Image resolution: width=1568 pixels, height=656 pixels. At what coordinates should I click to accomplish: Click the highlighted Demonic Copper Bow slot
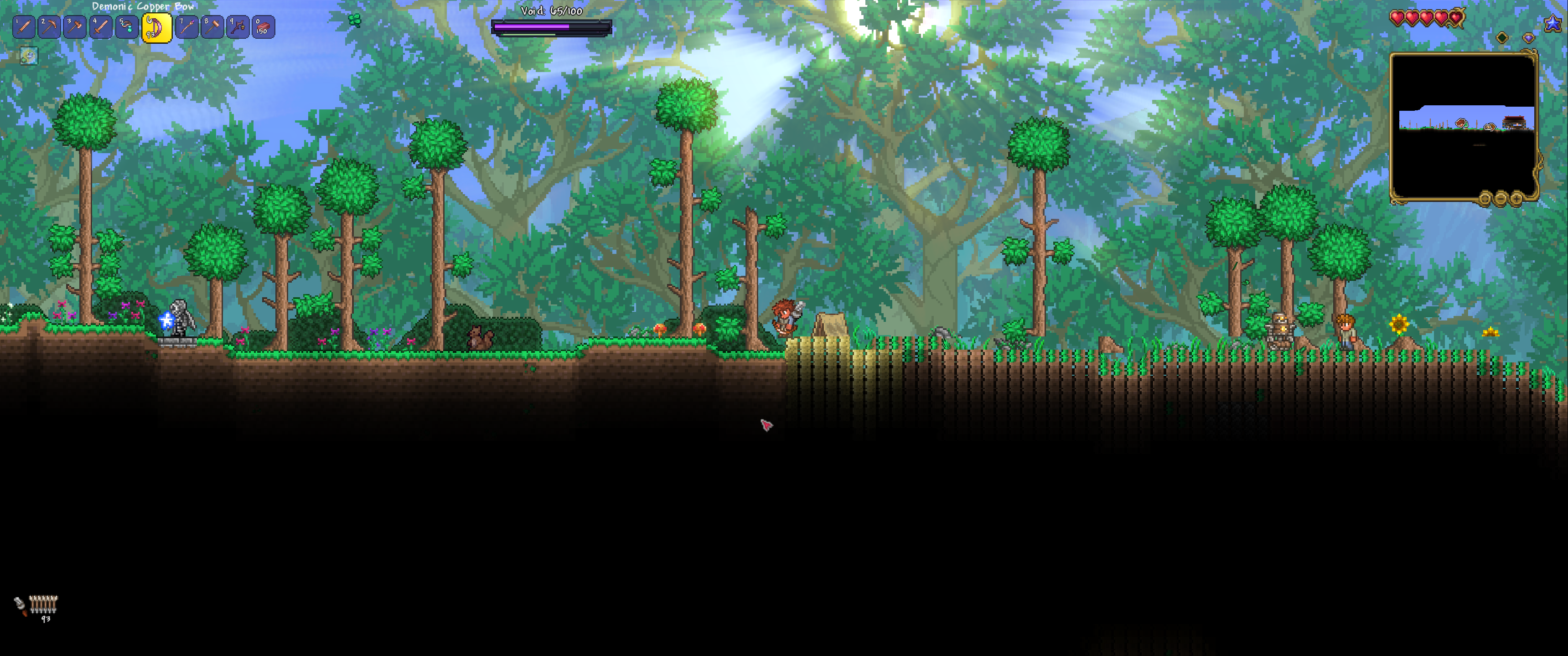coord(156,28)
